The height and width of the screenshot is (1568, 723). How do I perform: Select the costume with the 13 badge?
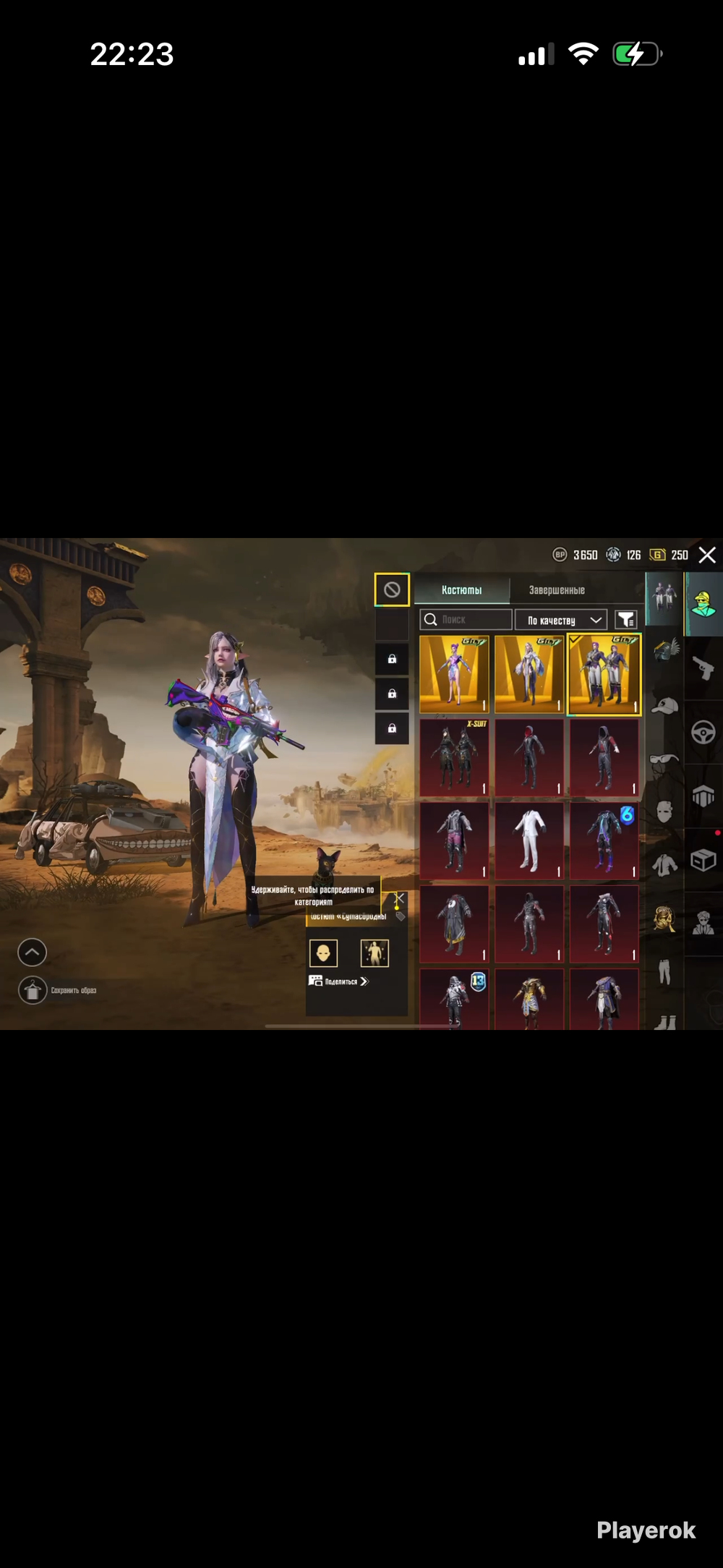tap(454, 999)
